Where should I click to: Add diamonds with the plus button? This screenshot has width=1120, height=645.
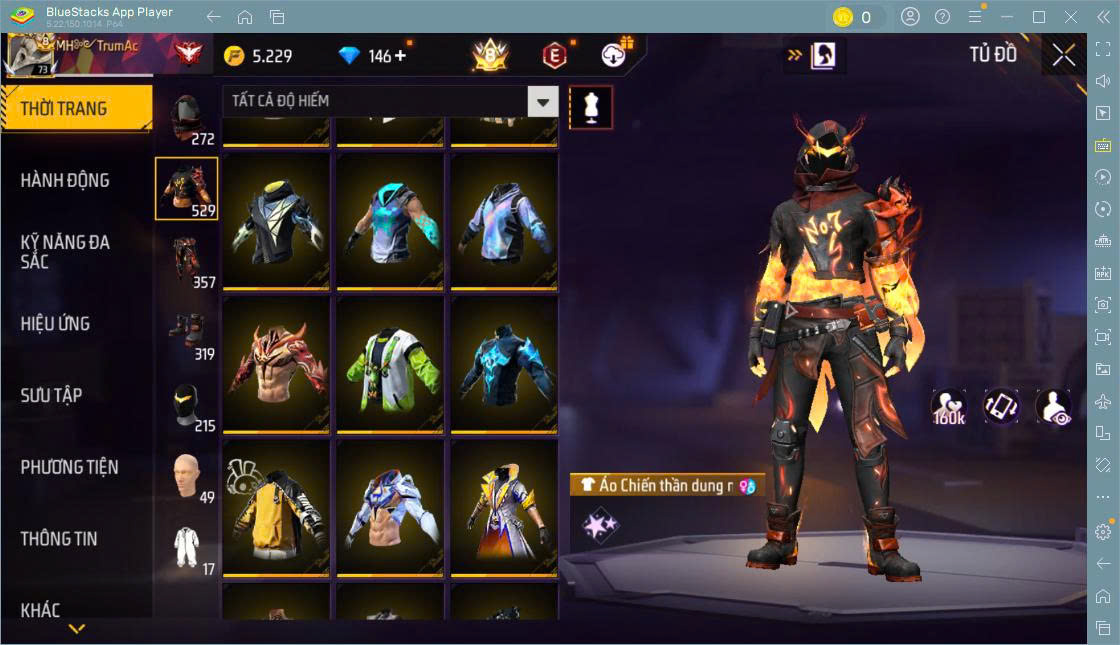click(x=401, y=56)
